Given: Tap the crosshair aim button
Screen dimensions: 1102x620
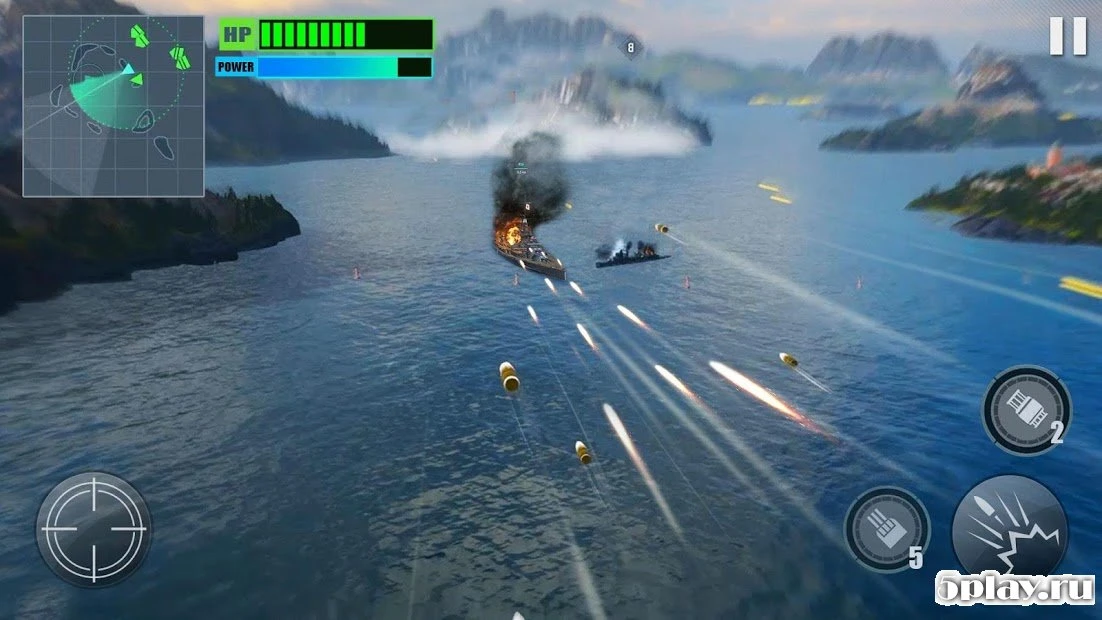Looking at the screenshot, I should pos(94,529).
